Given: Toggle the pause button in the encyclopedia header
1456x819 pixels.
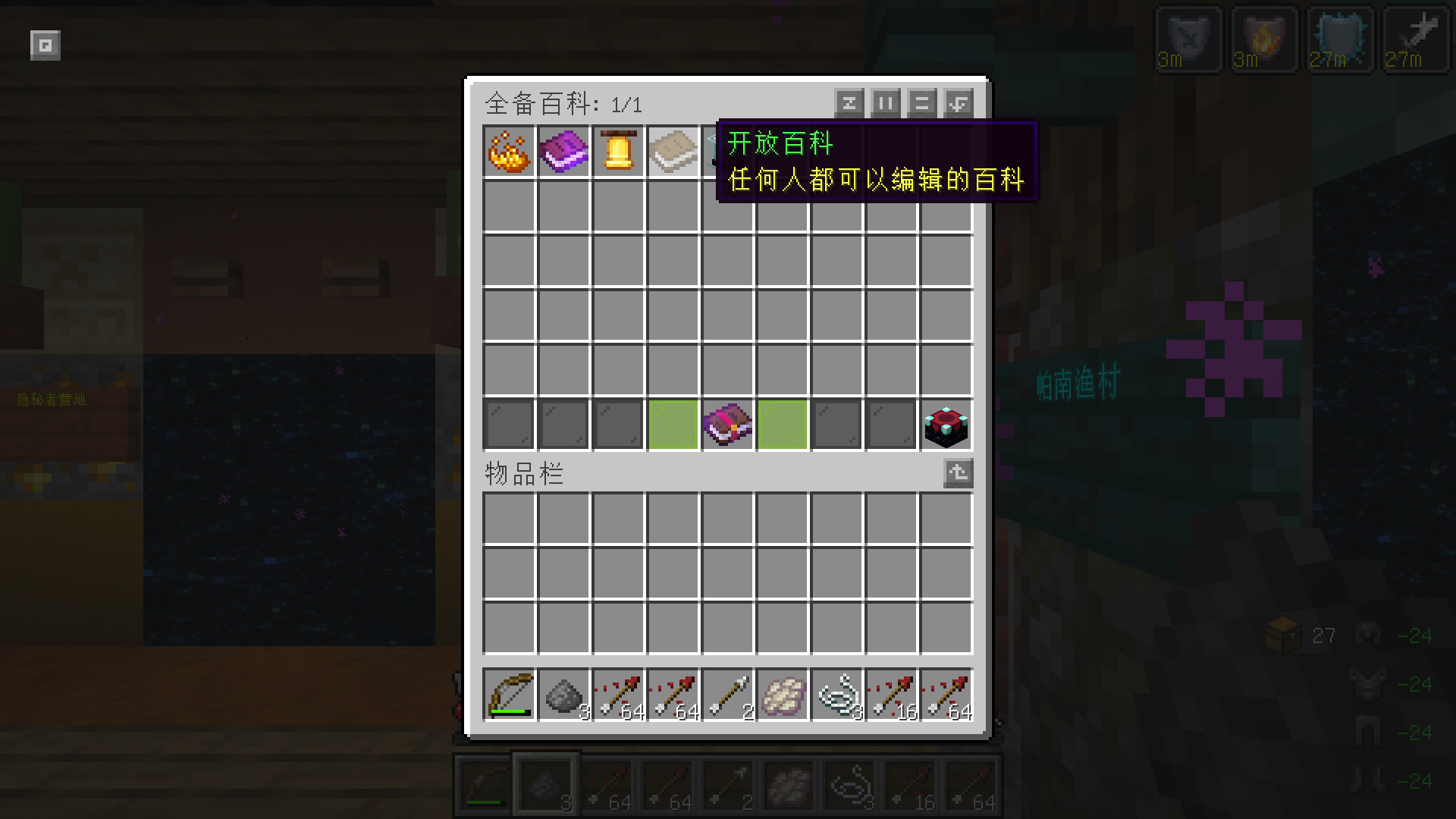Looking at the screenshot, I should click(x=885, y=103).
